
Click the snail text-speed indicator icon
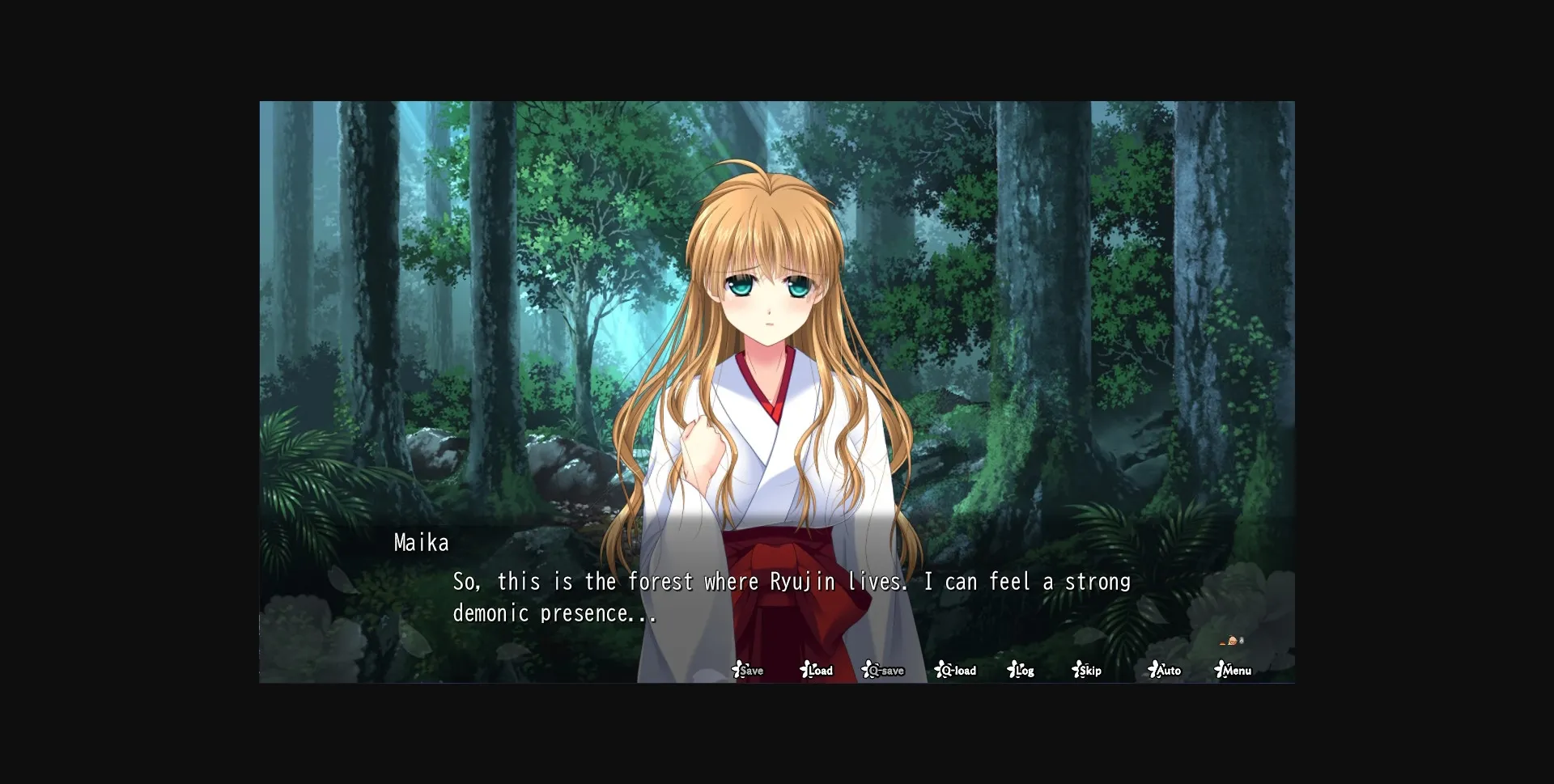coord(1231,641)
